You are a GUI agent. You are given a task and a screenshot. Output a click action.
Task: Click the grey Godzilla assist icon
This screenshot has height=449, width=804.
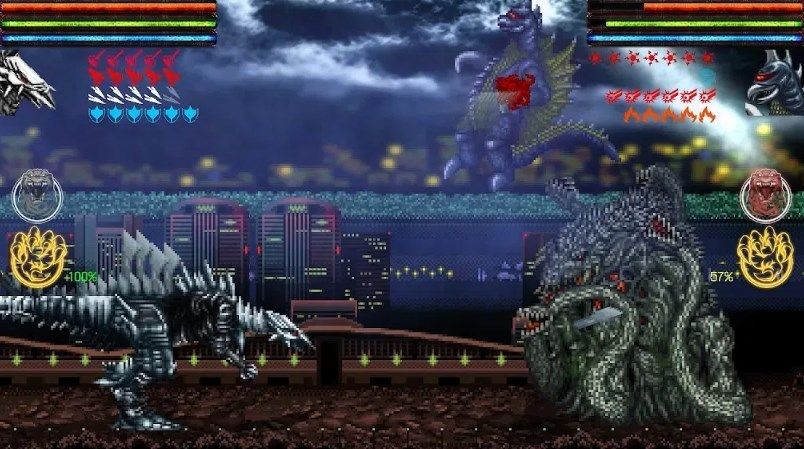tap(36, 194)
